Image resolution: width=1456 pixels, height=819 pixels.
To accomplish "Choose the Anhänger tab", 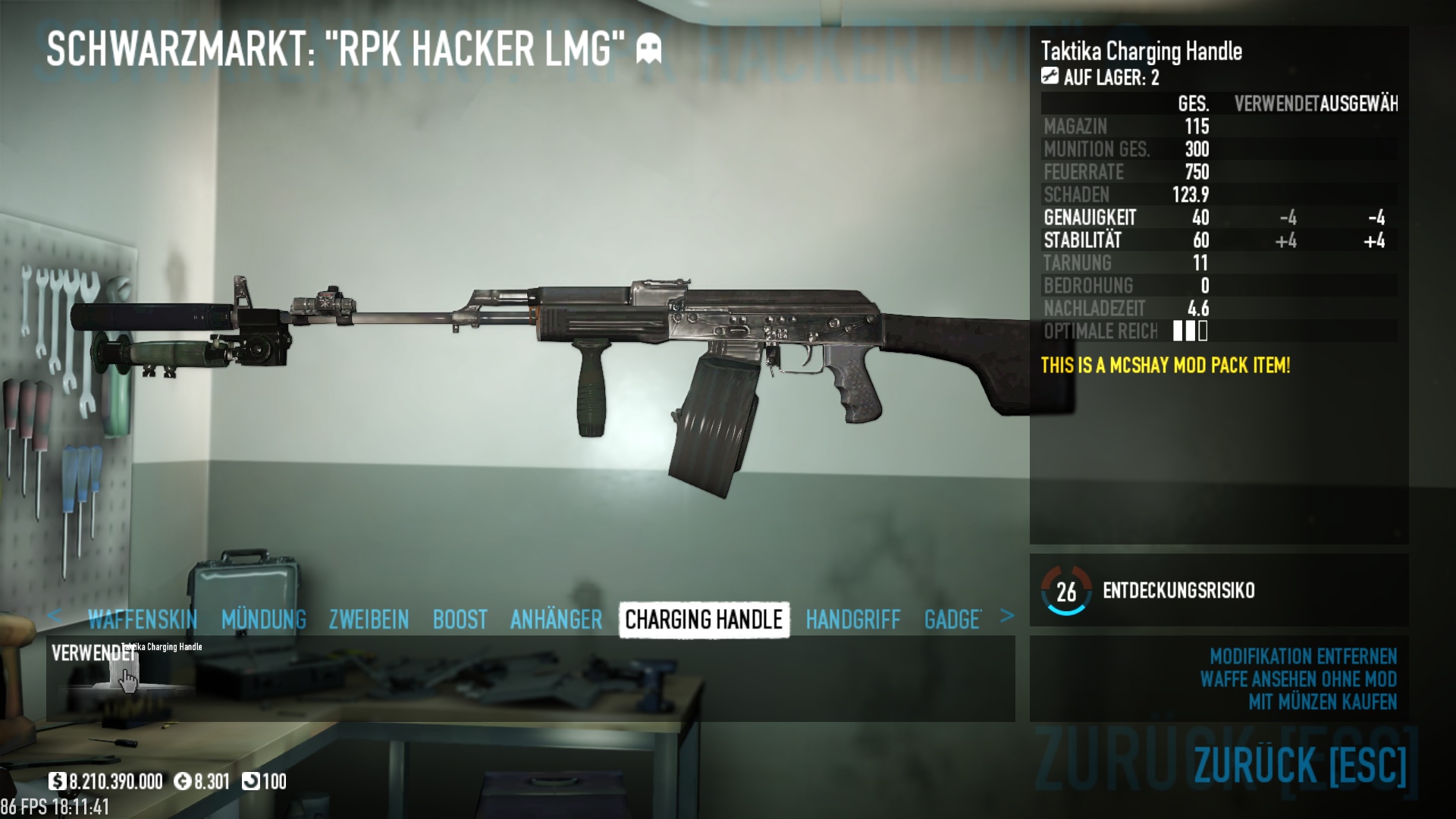I will click(x=556, y=620).
